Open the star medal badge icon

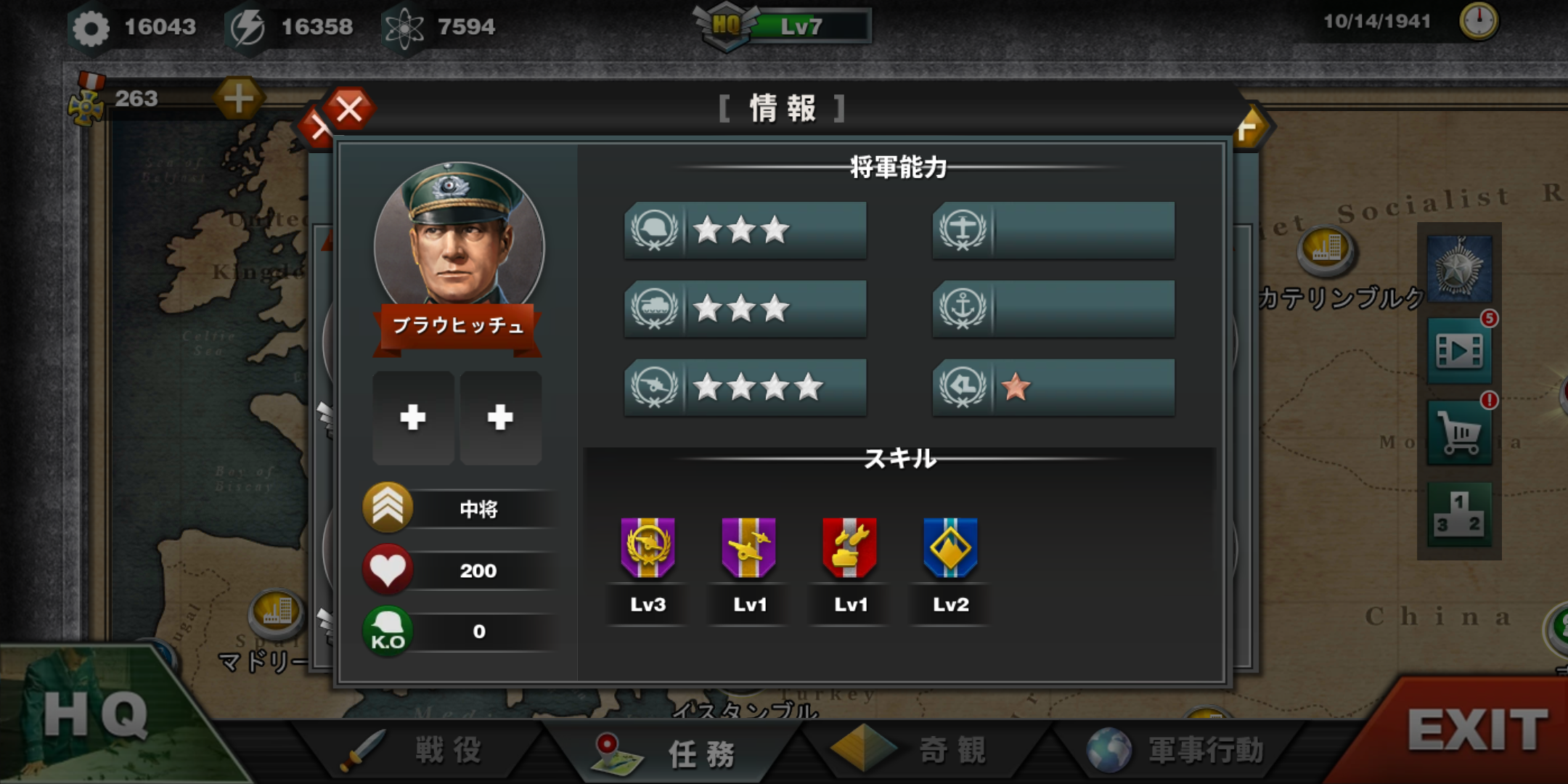(x=1460, y=269)
